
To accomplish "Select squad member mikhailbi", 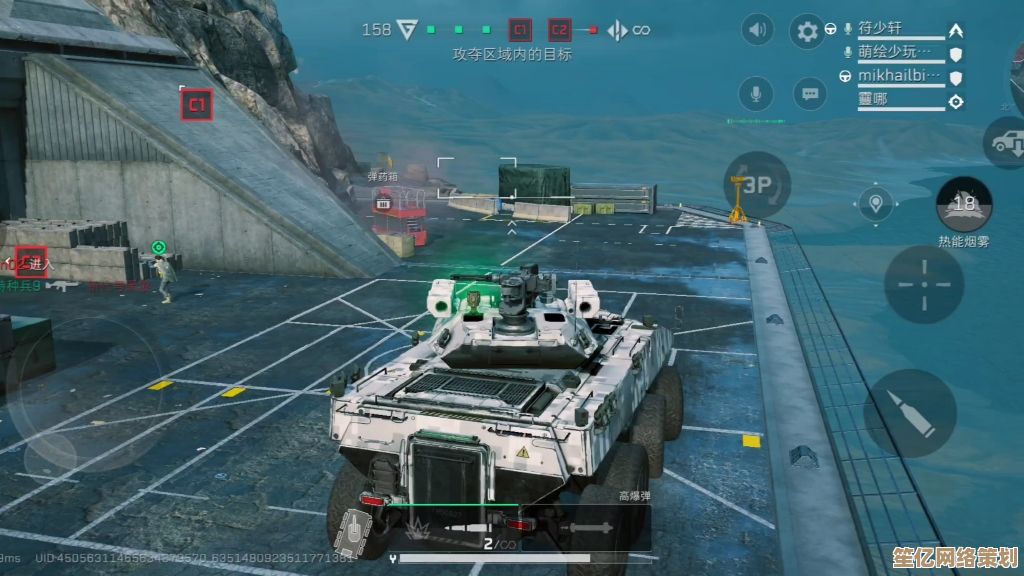I will click(x=900, y=77).
